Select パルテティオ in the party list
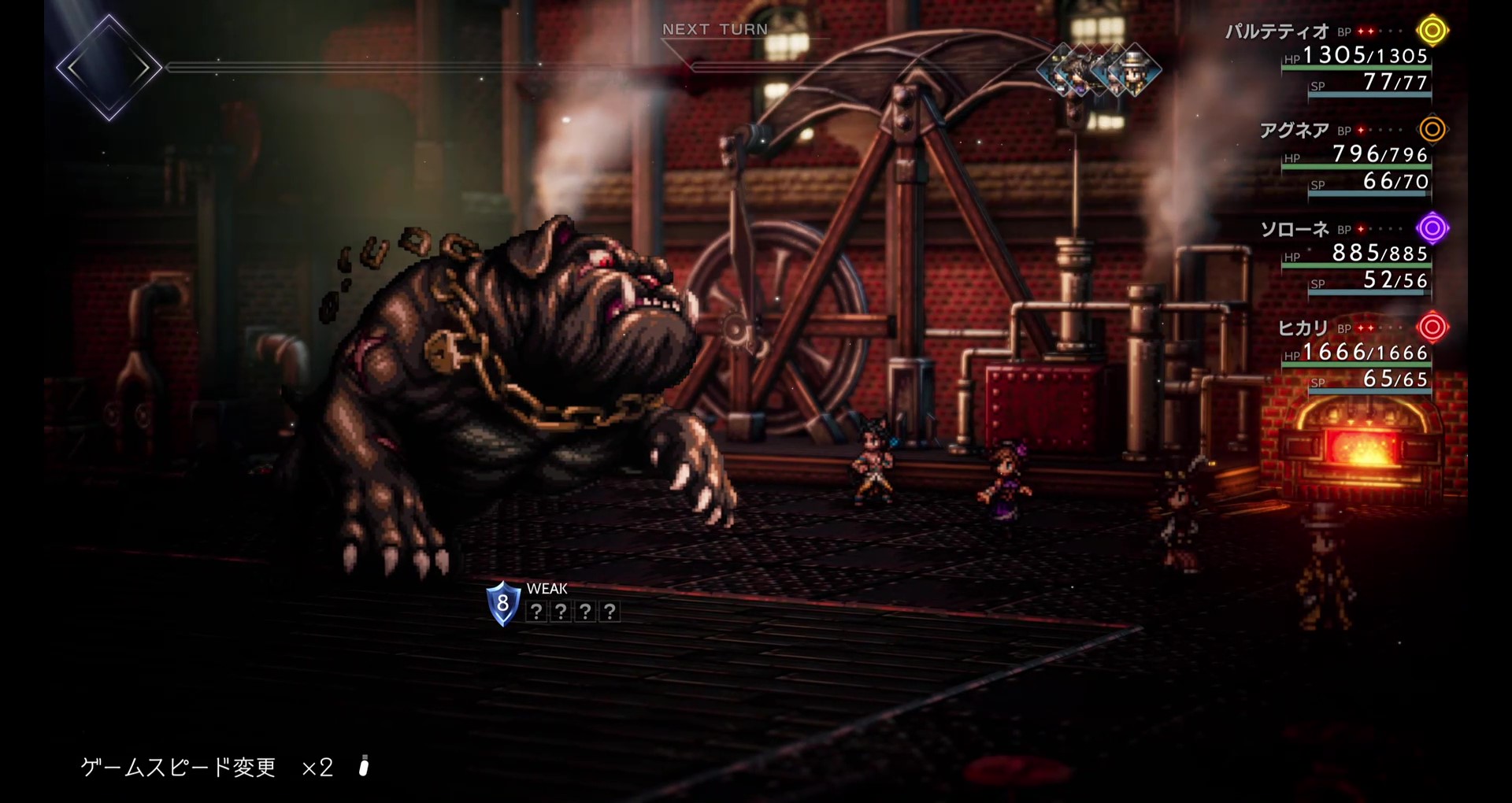Screen dimensions: 1512x803 coord(1277,32)
